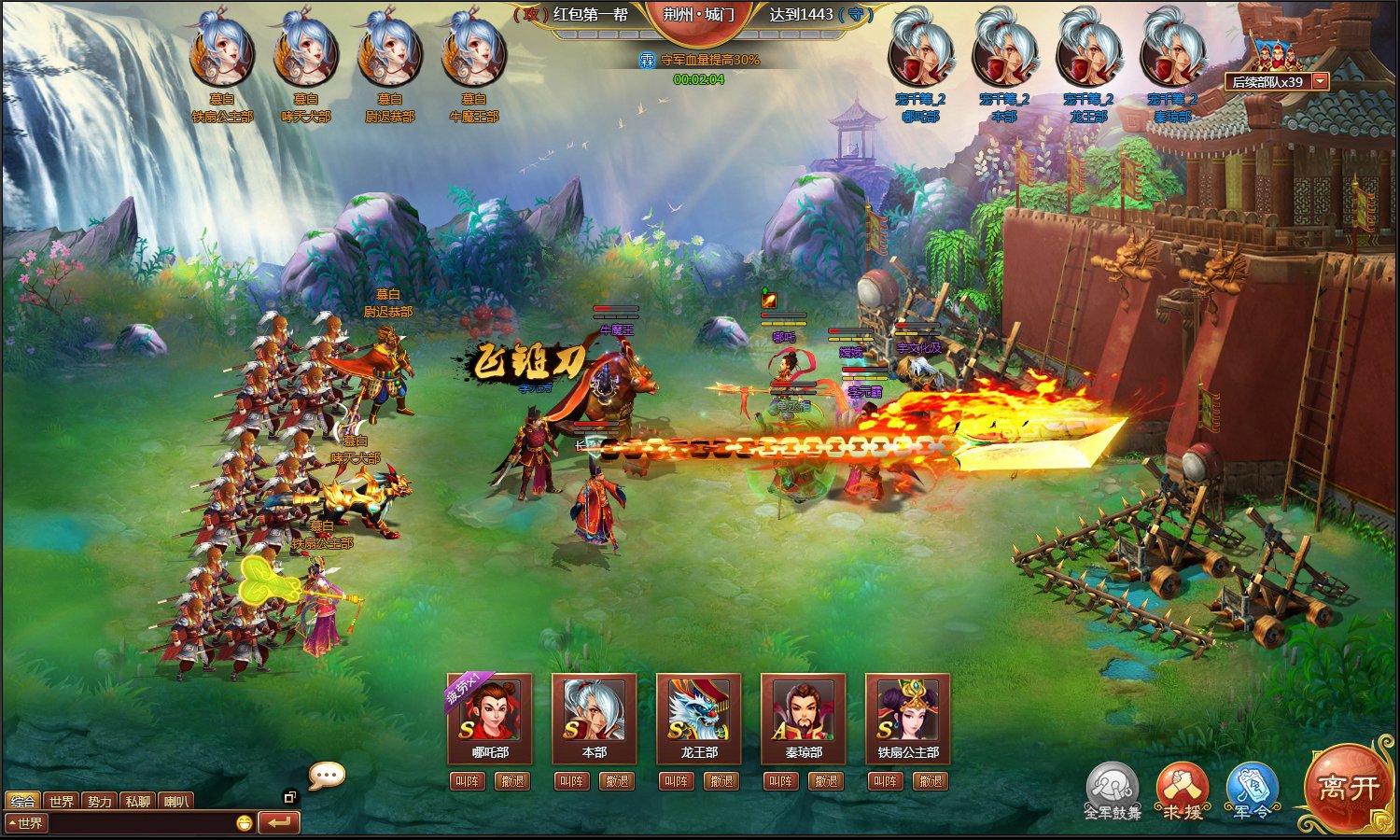
Task: Open the 私聊 private chat tab
Action: point(137,801)
